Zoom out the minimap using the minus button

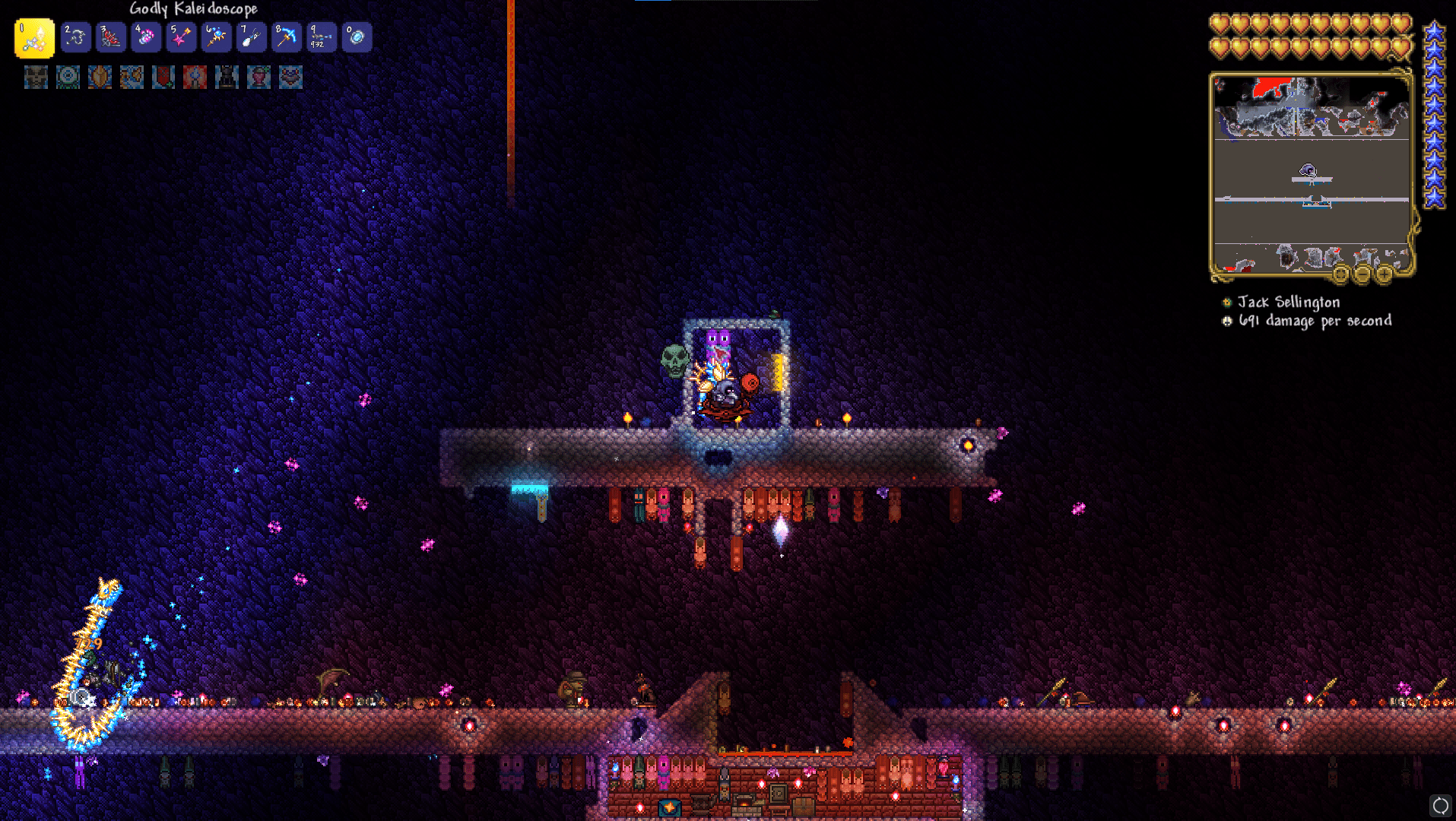coord(1363,274)
